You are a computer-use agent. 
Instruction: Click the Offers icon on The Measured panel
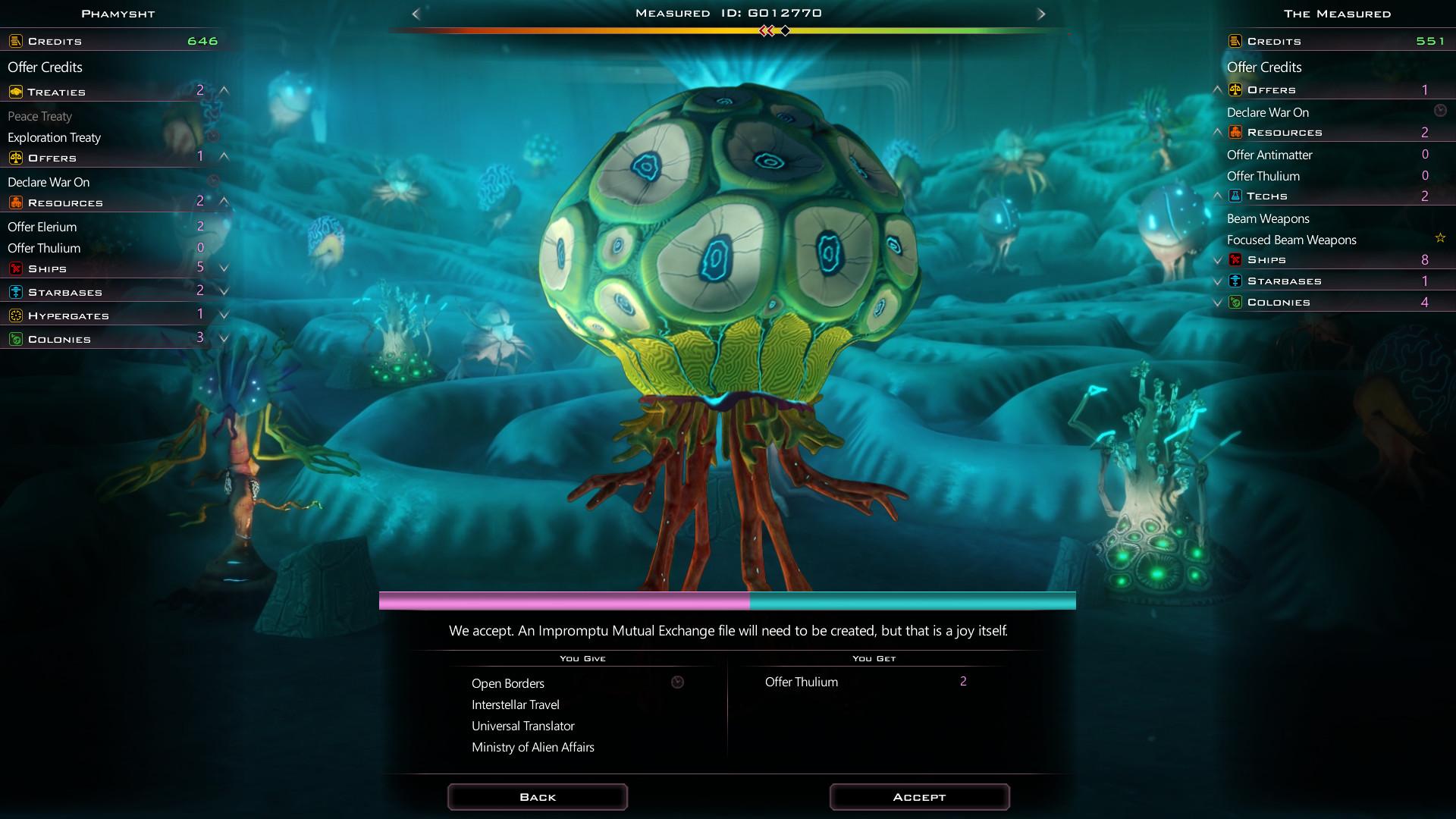tap(1237, 89)
